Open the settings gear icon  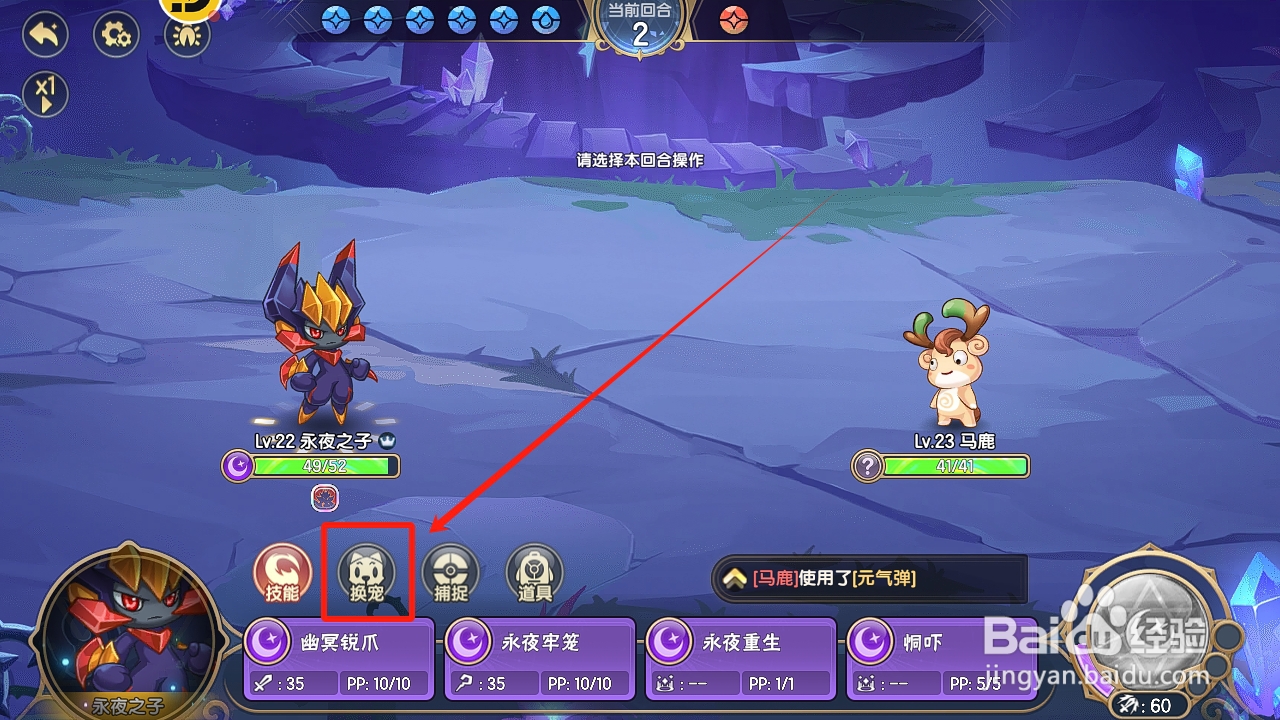pyautogui.click(x=115, y=33)
